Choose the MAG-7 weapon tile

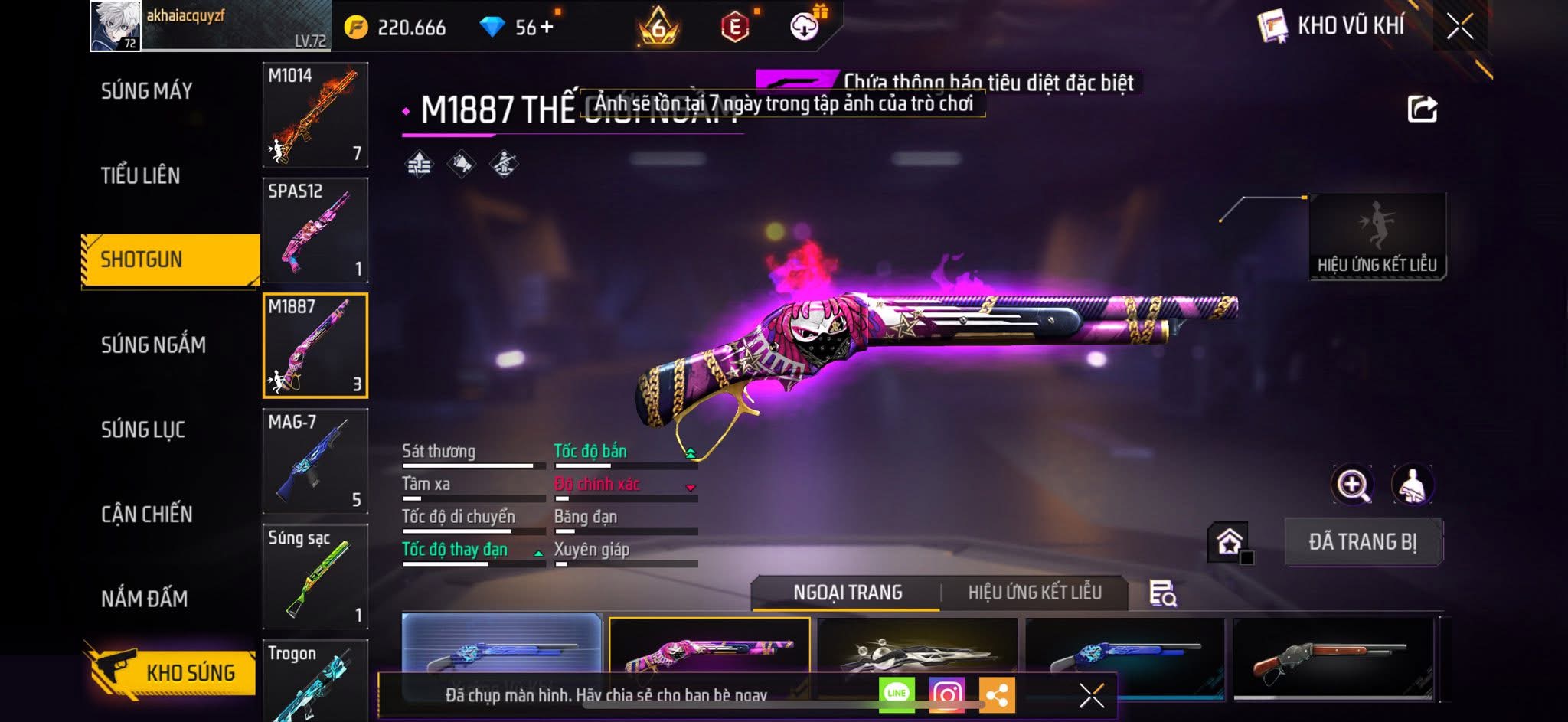[x=315, y=461]
